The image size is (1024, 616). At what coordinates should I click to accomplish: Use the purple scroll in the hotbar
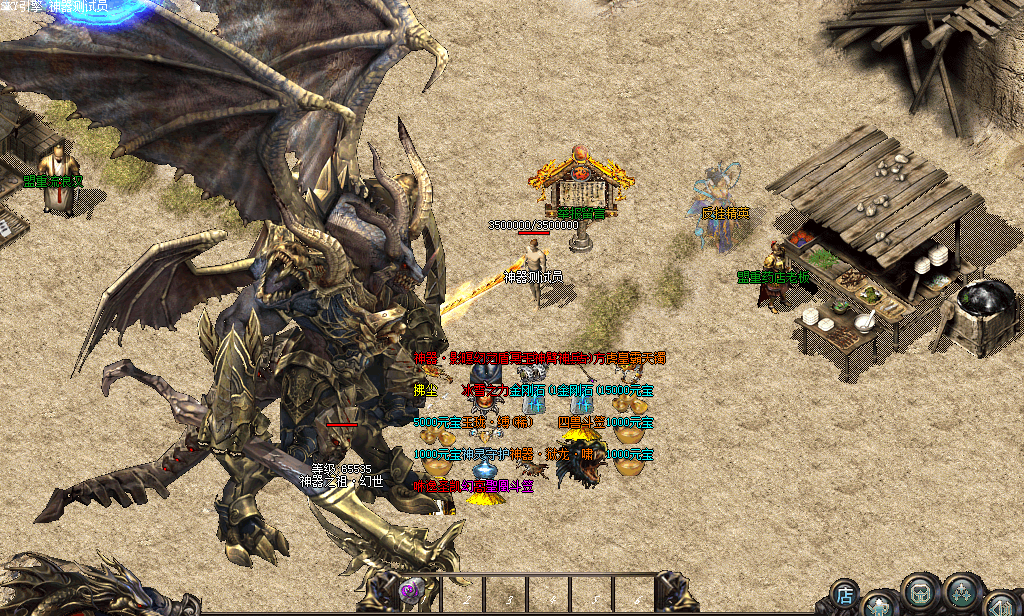pyautogui.click(x=411, y=591)
